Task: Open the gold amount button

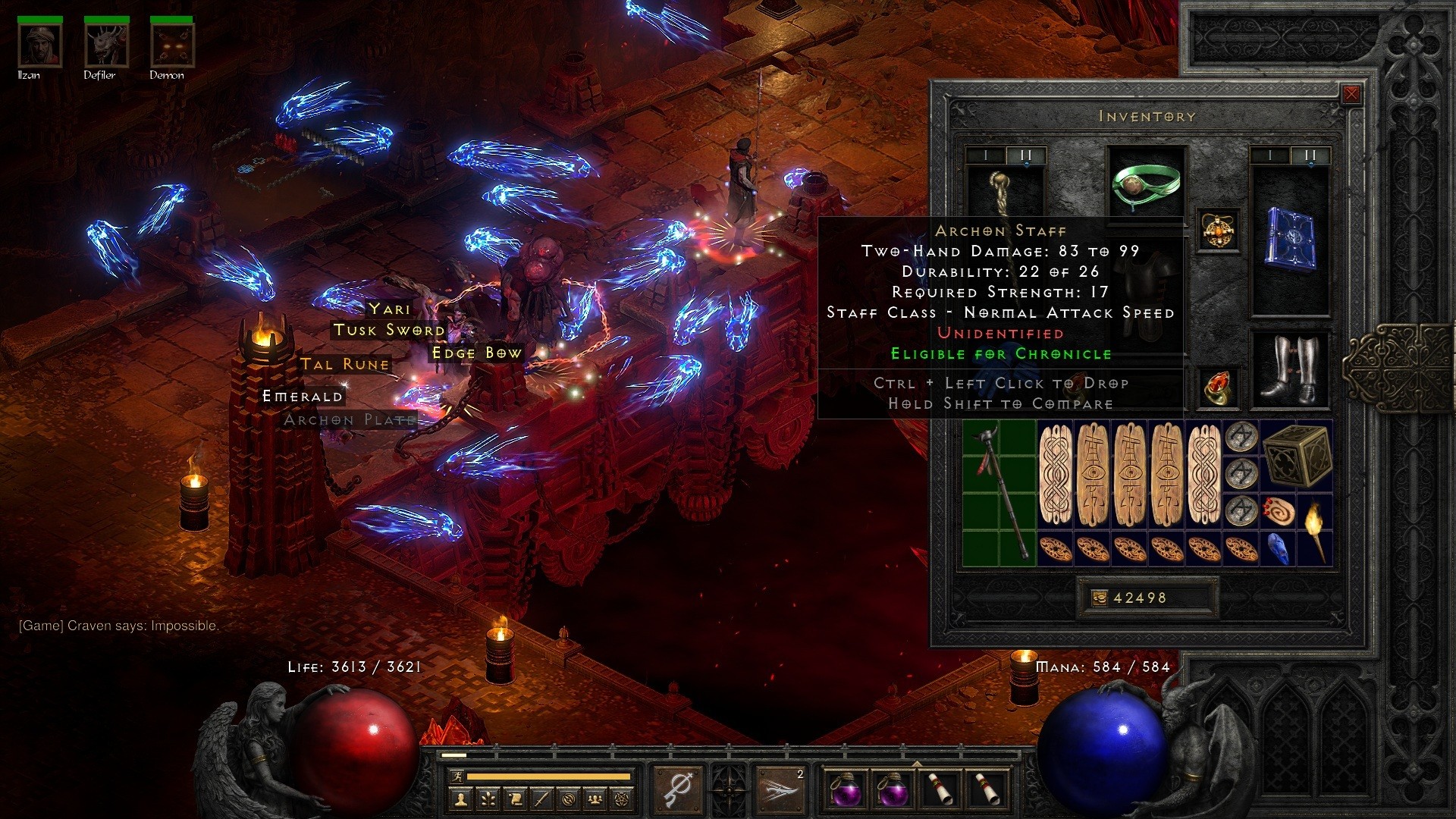Action: [x=1099, y=598]
